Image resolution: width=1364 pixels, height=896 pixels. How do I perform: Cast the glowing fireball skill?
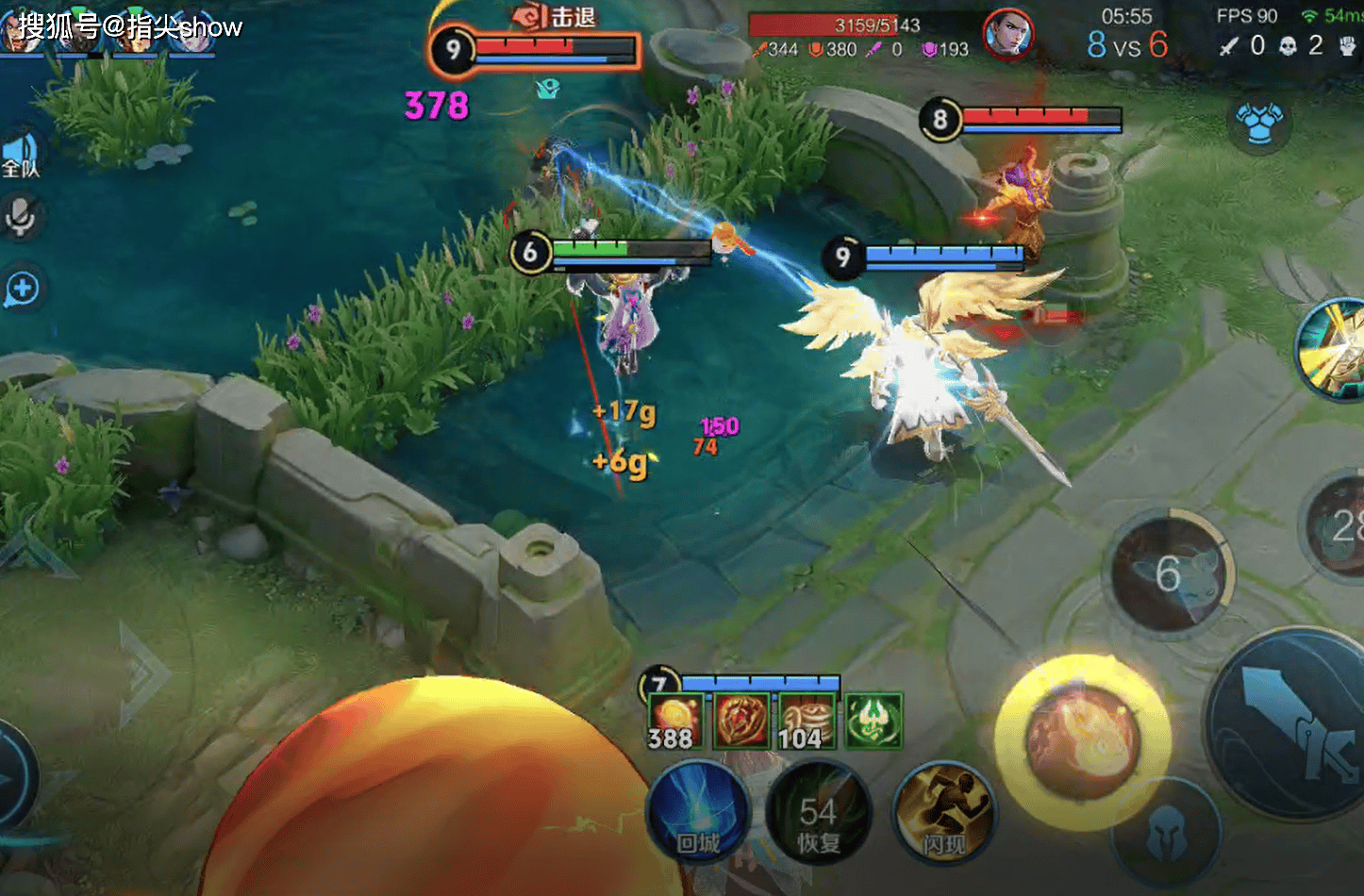click(x=1083, y=741)
